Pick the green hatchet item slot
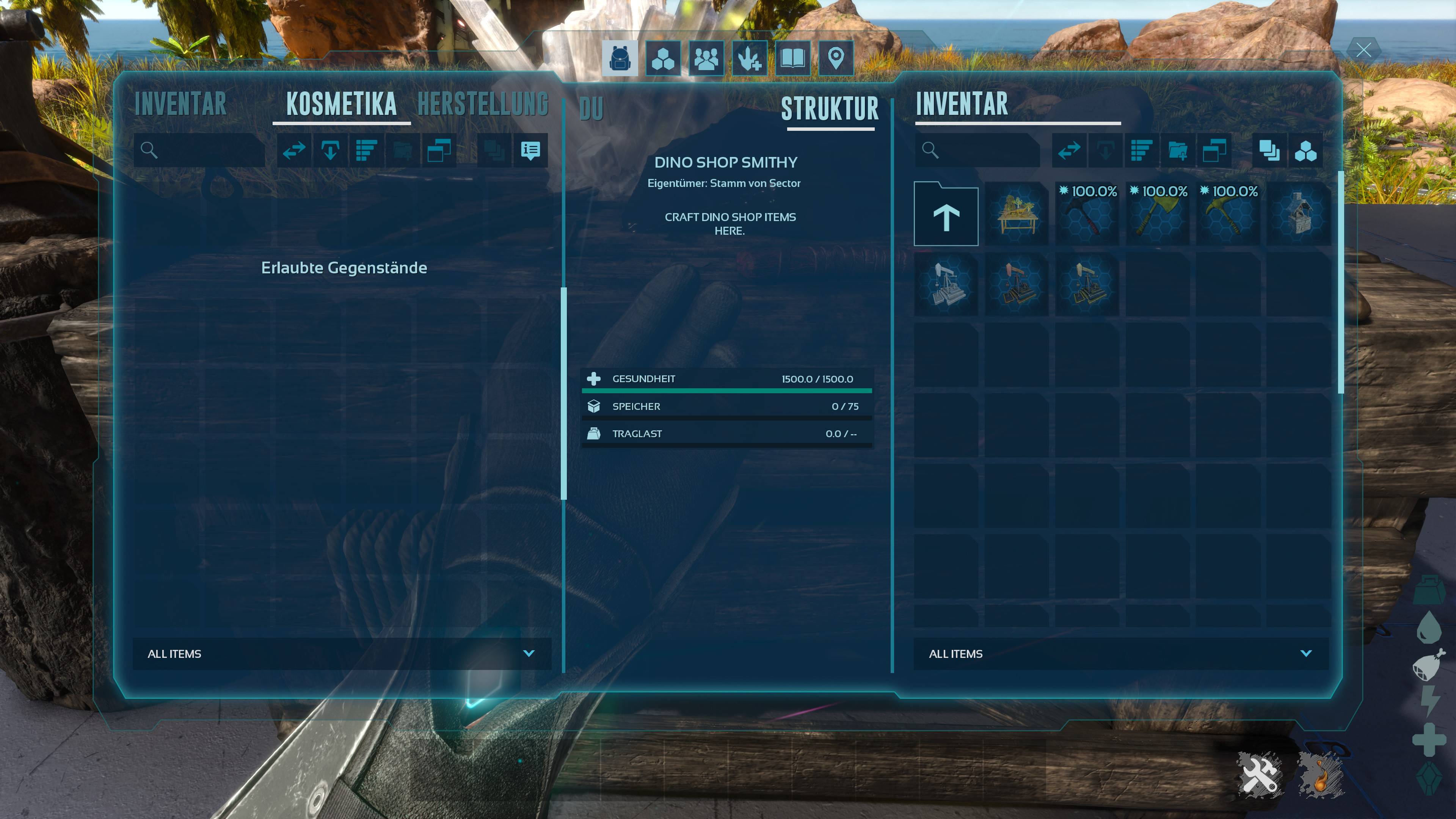The height and width of the screenshot is (819, 1456). pyautogui.click(x=1157, y=215)
